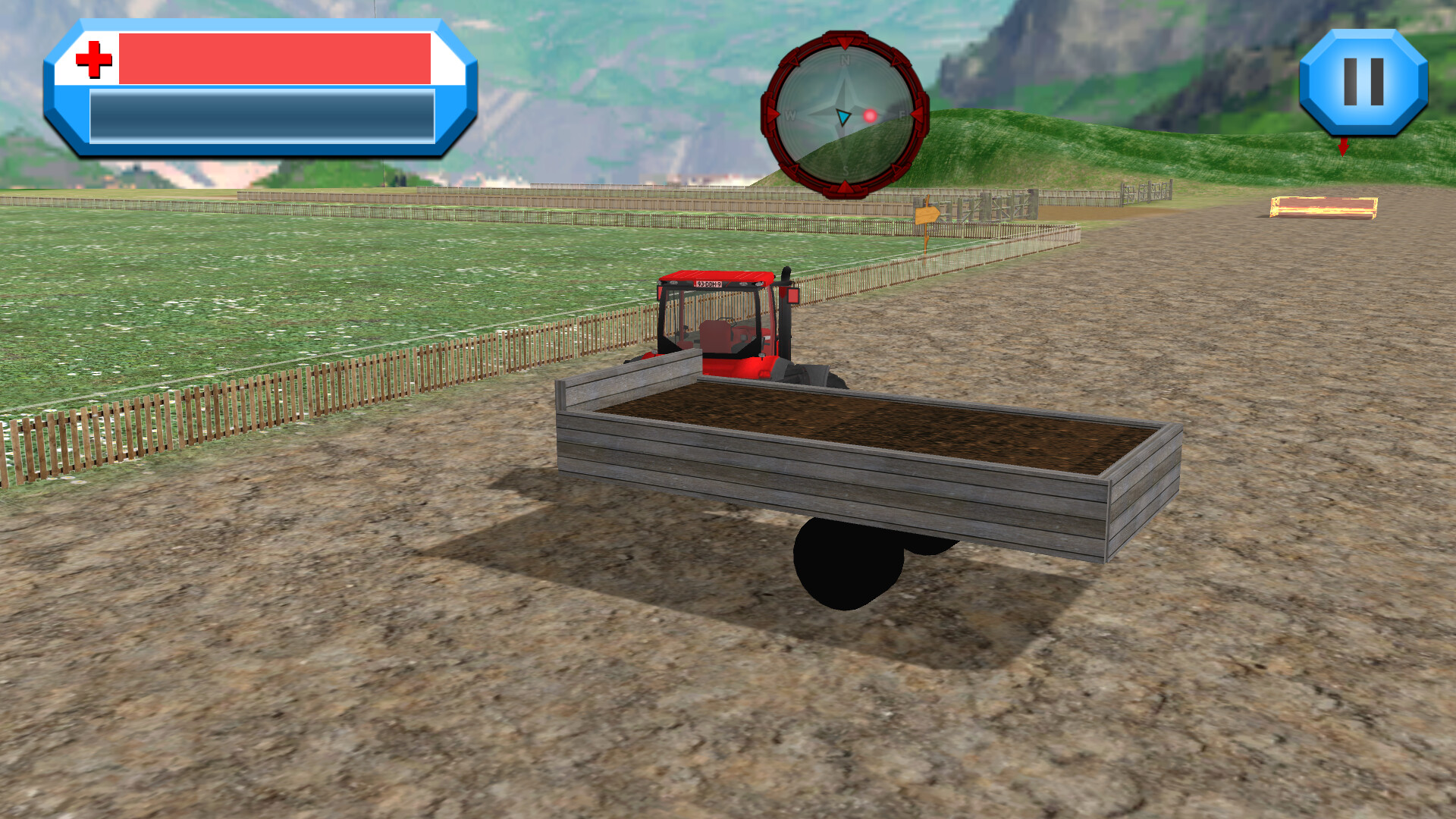Click the red destination dot on the compass
This screenshot has width=1456, height=819.
point(871,114)
